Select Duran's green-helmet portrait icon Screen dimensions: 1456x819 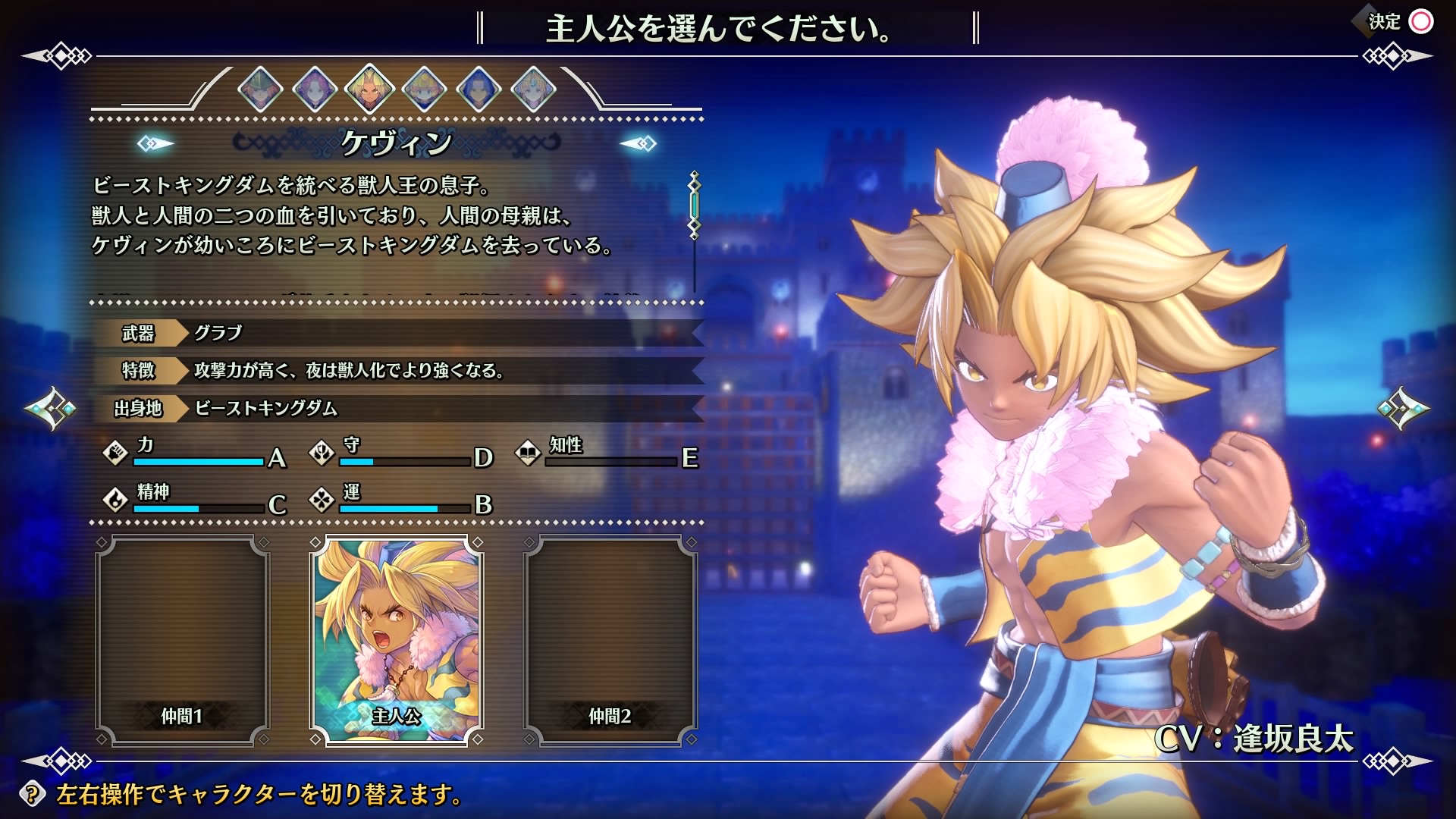tap(260, 89)
